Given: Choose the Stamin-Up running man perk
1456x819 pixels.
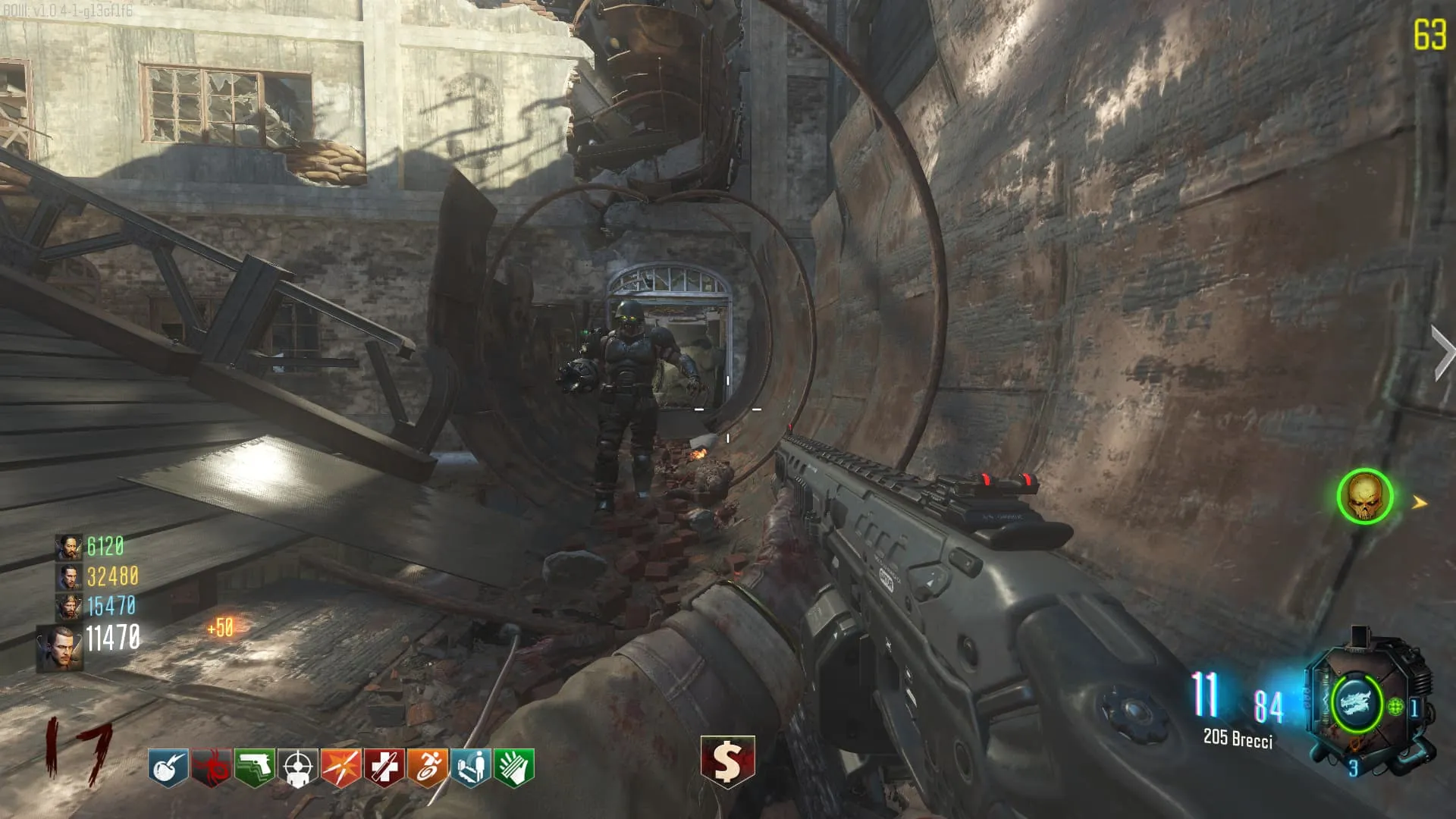Looking at the screenshot, I should click(428, 767).
